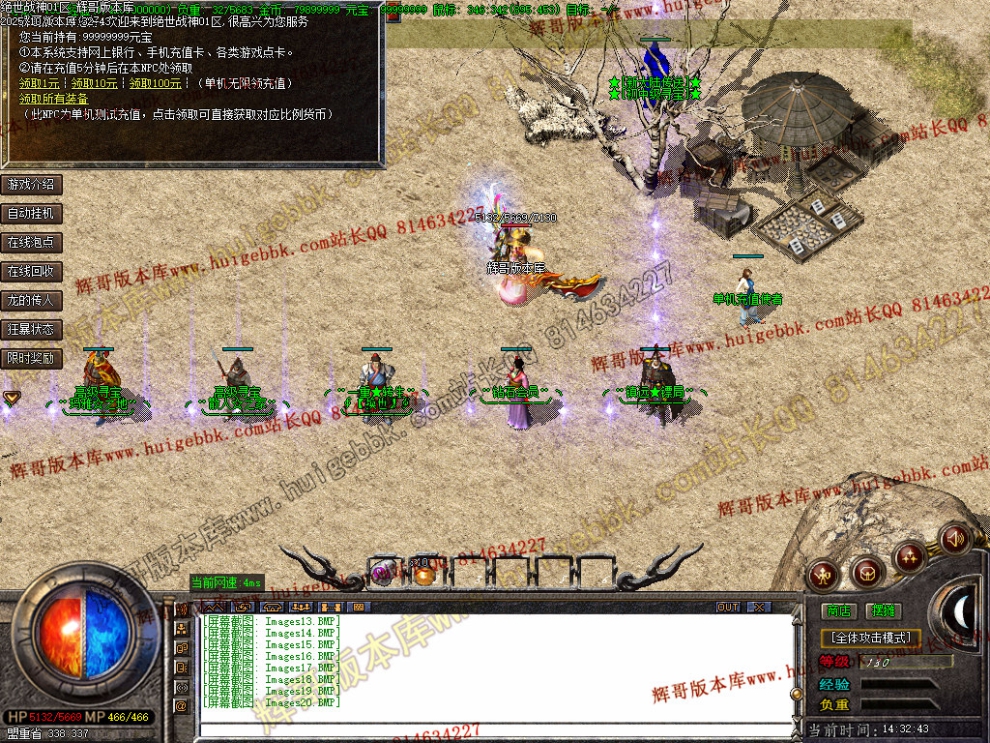Screen dimensions: 990x743
Task: Toggle 自动挂机 auto-battle
Action: click(31, 214)
